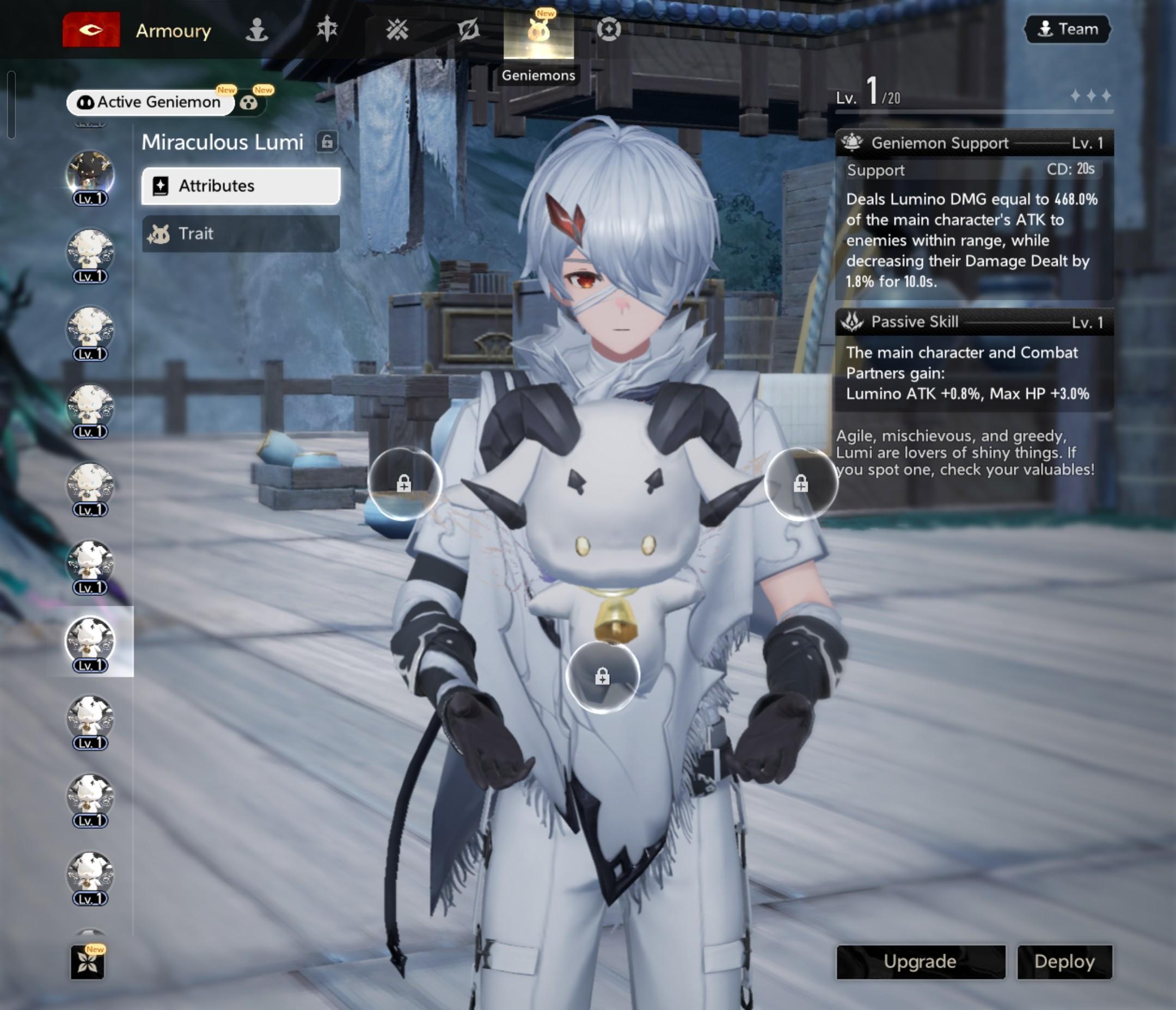Toggle the lock on Miraculous Lumi
Screen dimensions: 1176x1010
click(x=327, y=141)
